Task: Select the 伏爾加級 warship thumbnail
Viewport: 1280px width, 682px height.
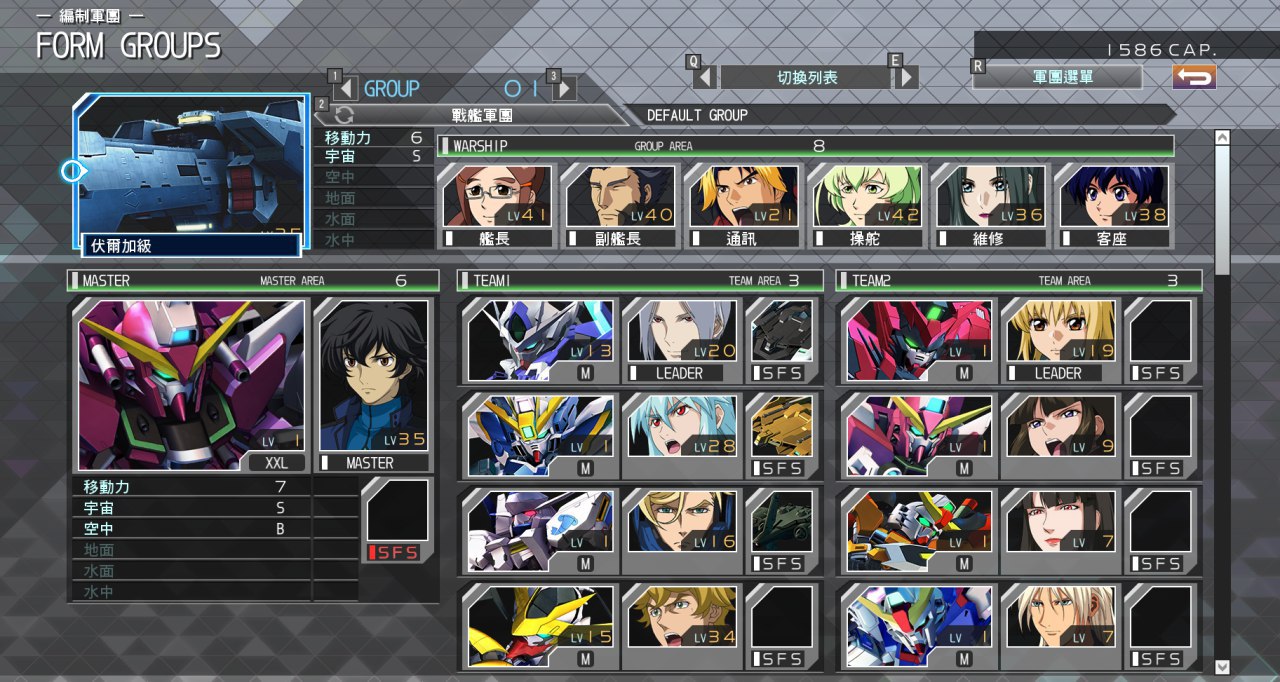Action: (x=190, y=170)
